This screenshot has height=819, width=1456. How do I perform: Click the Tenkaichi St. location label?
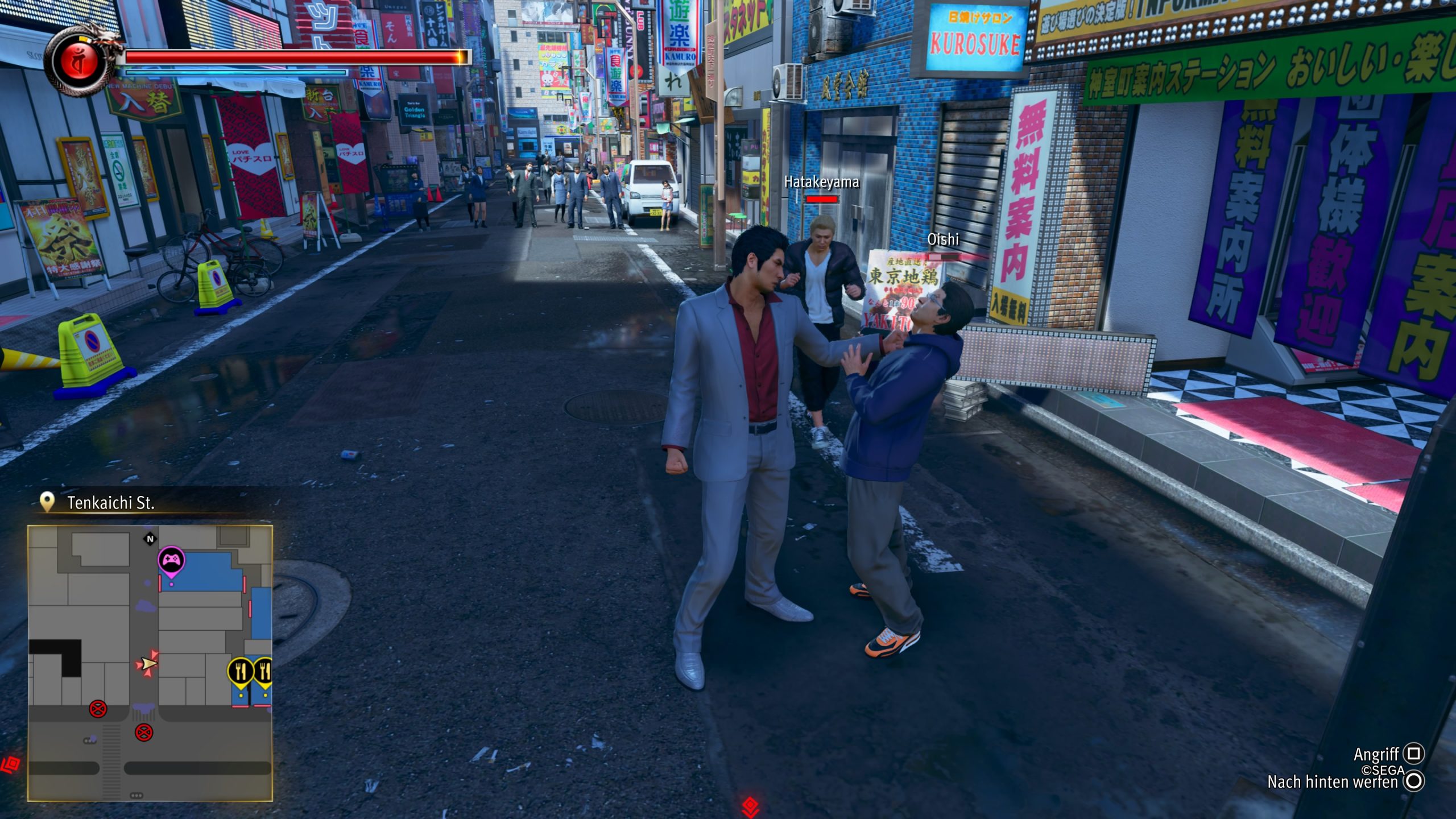click(x=111, y=503)
